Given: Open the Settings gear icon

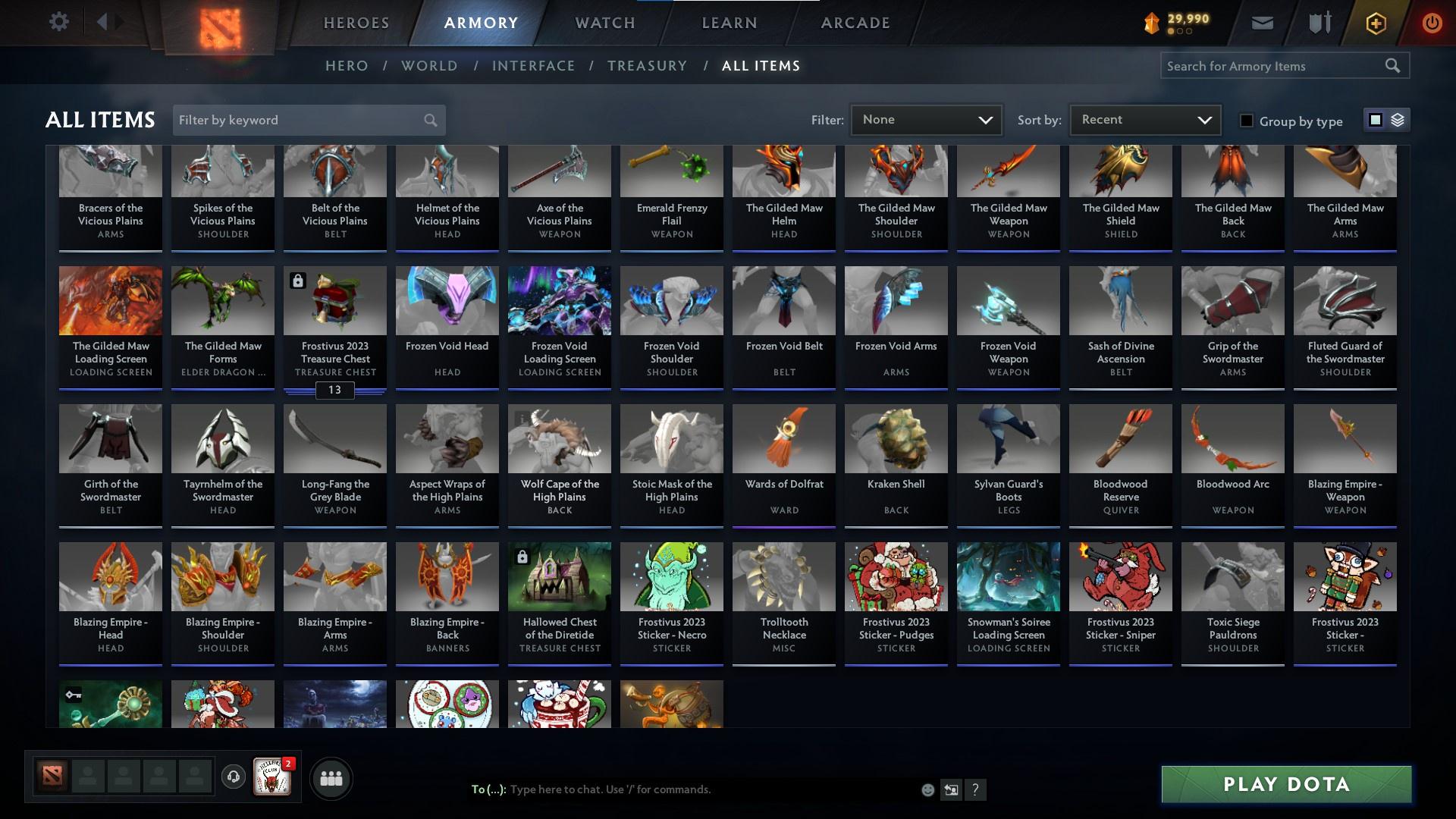Looking at the screenshot, I should click(x=59, y=22).
